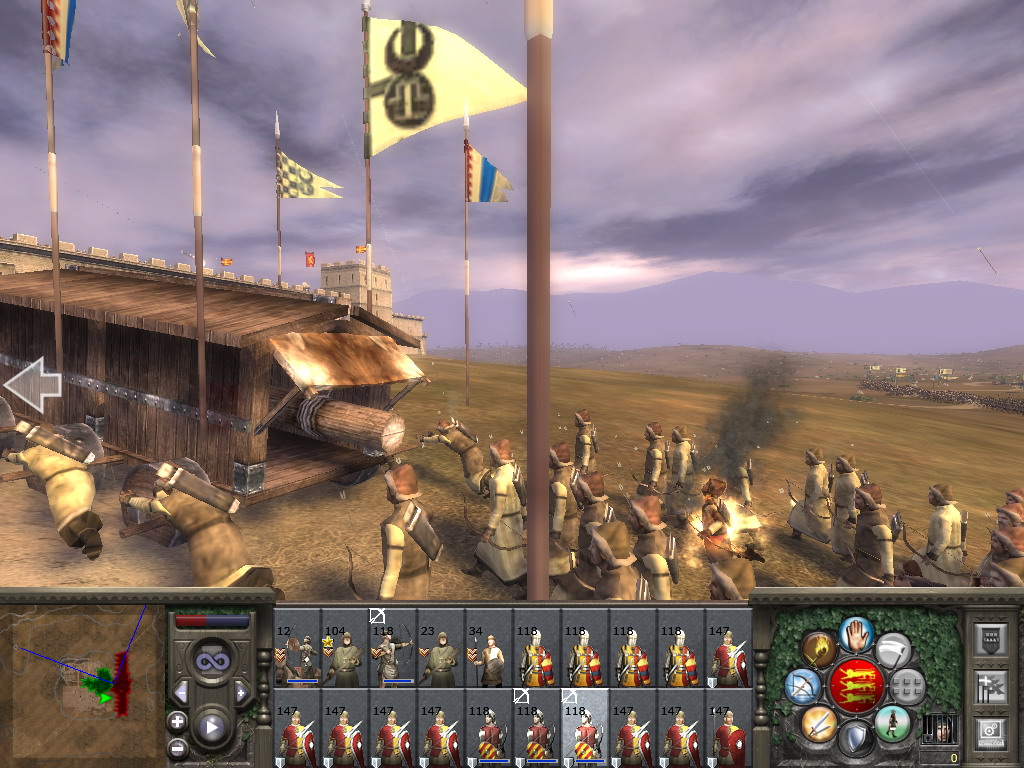1024x768 pixels.
Task: Toggle the bow and arrow command icon
Action: pos(803,686)
